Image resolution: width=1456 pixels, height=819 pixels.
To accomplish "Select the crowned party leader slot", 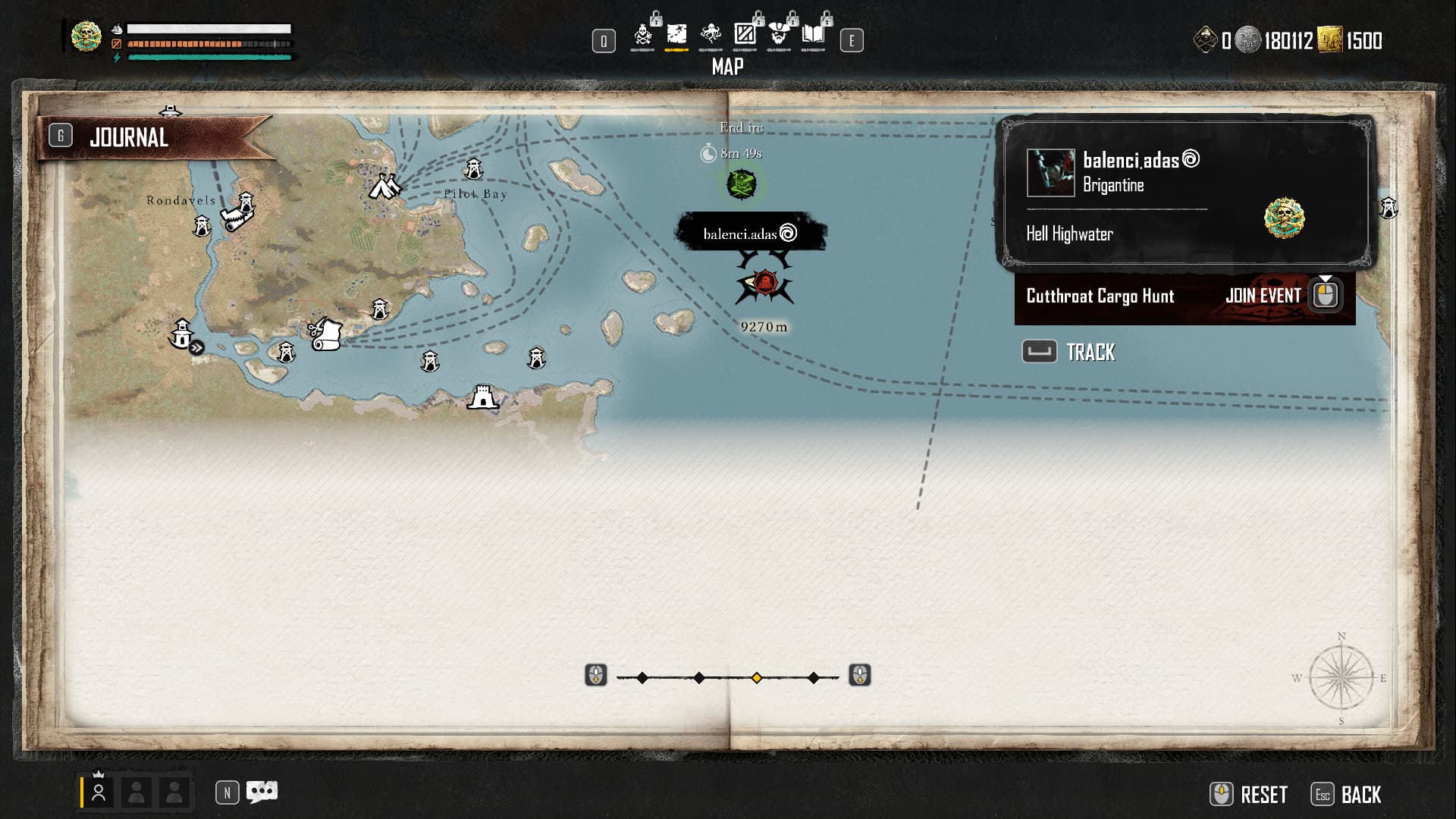I will (x=99, y=792).
